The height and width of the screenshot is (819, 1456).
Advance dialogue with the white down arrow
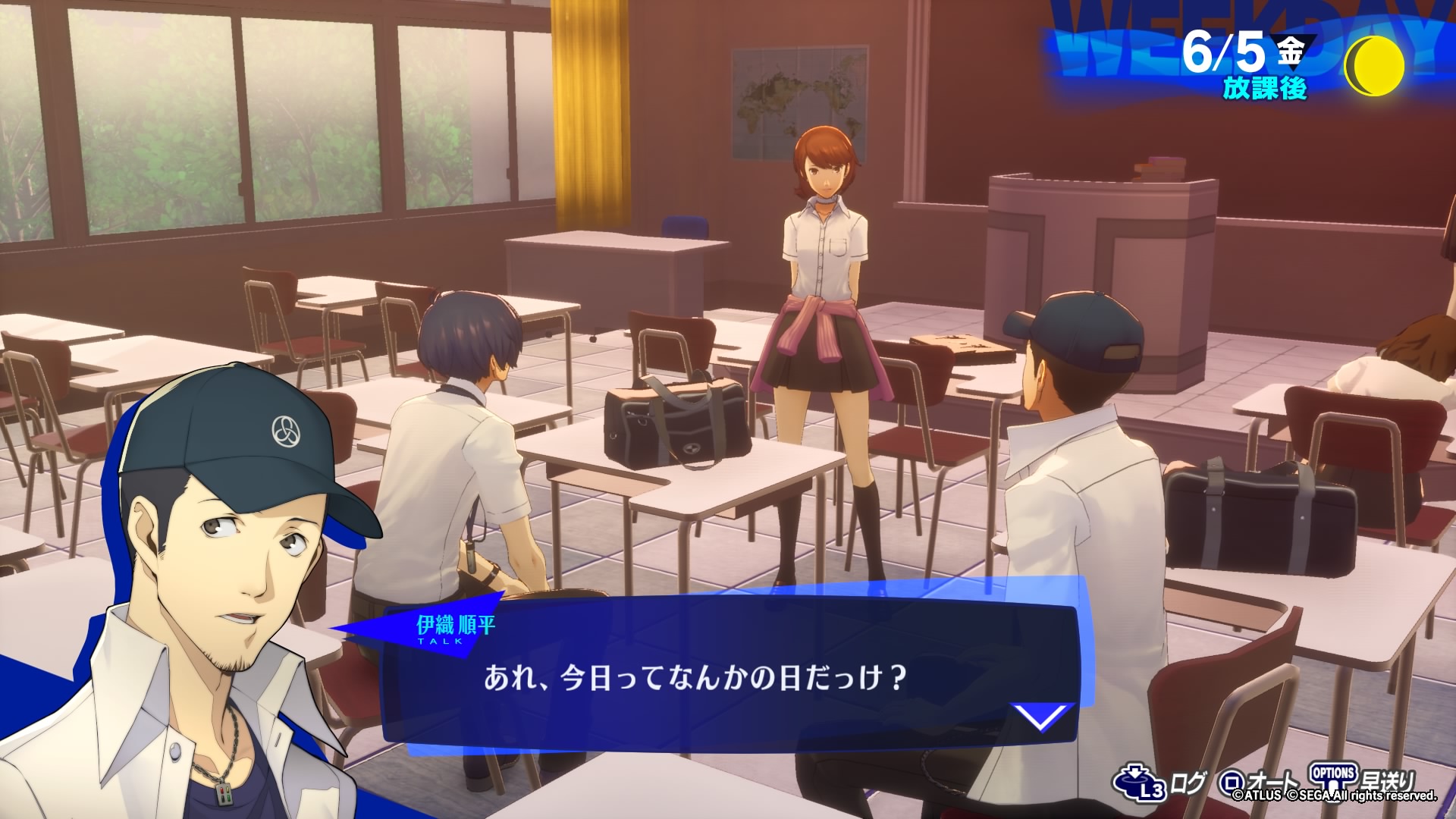coord(1042,717)
